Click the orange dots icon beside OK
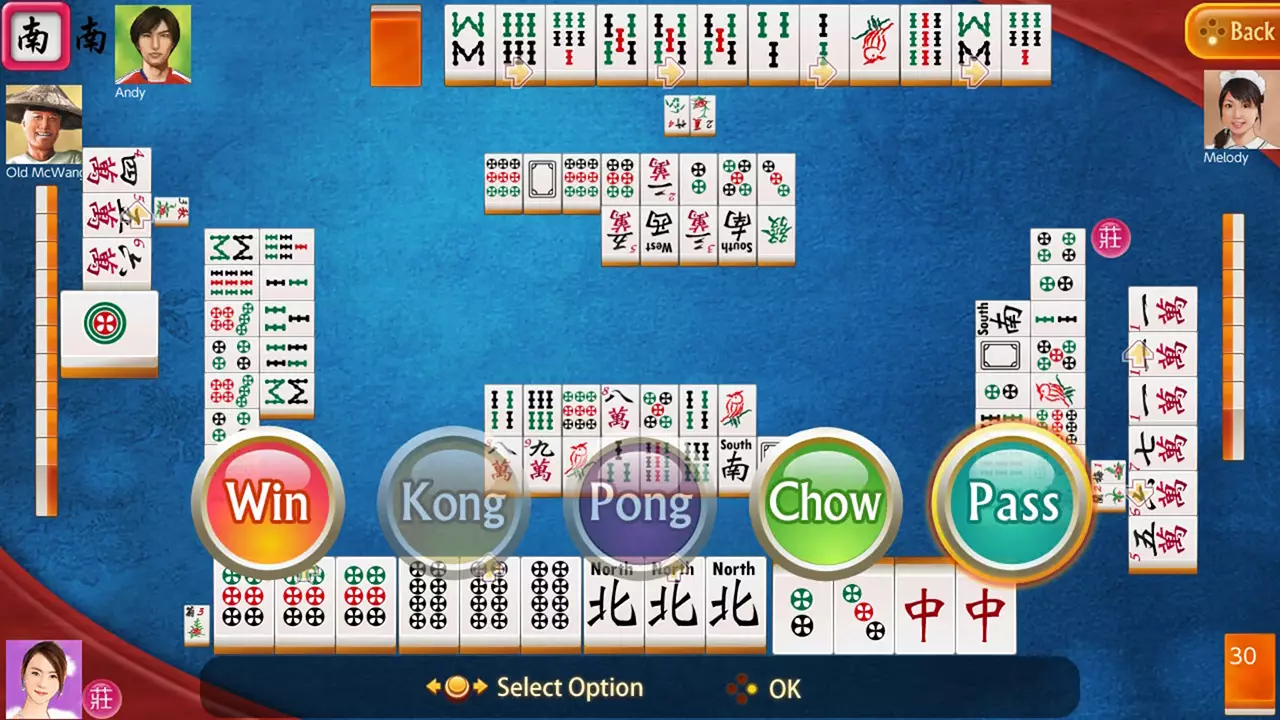 click(x=744, y=689)
